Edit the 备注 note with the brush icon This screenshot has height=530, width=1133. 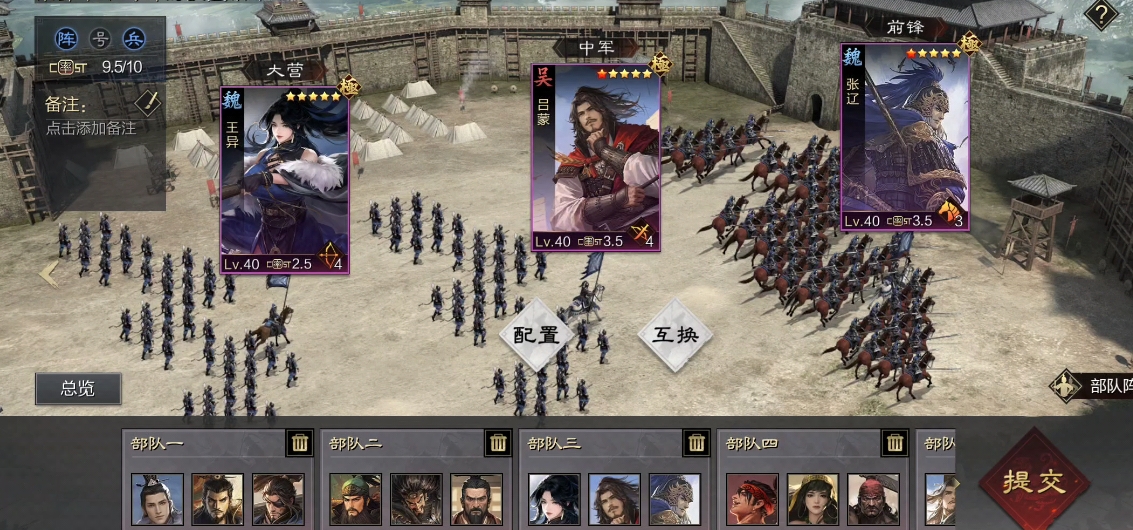click(147, 102)
